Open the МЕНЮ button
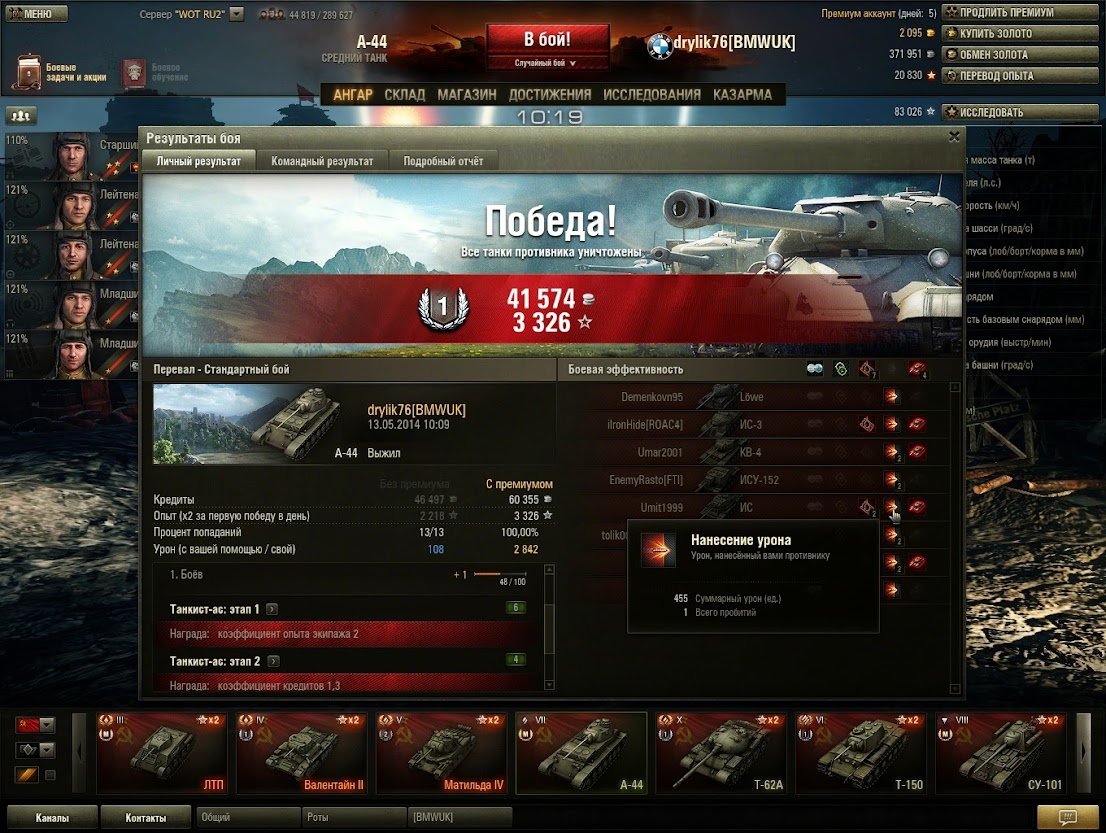Viewport: 1106px width, 833px height. tap(36, 14)
